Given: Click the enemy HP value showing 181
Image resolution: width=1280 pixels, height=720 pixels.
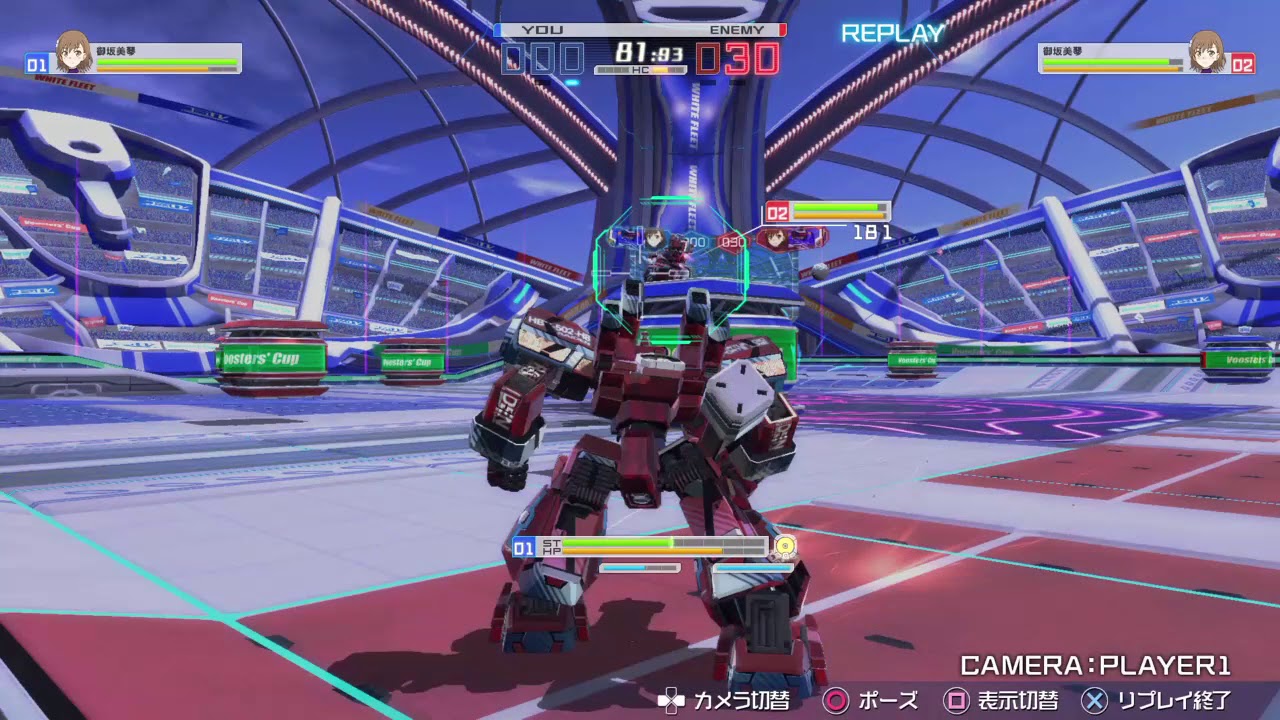Looking at the screenshot, I should 870,231.
